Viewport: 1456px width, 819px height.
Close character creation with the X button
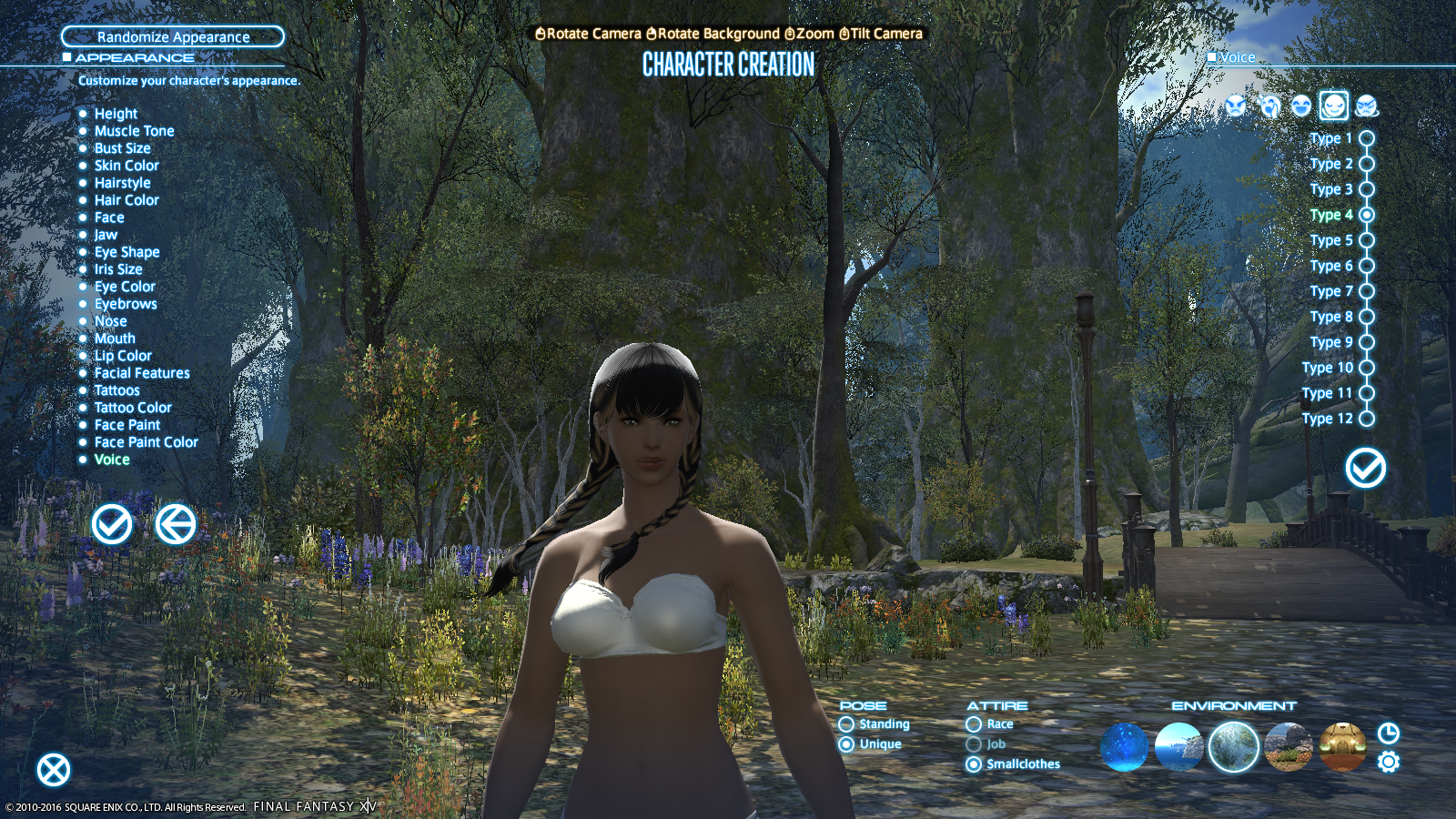[54, 770]
